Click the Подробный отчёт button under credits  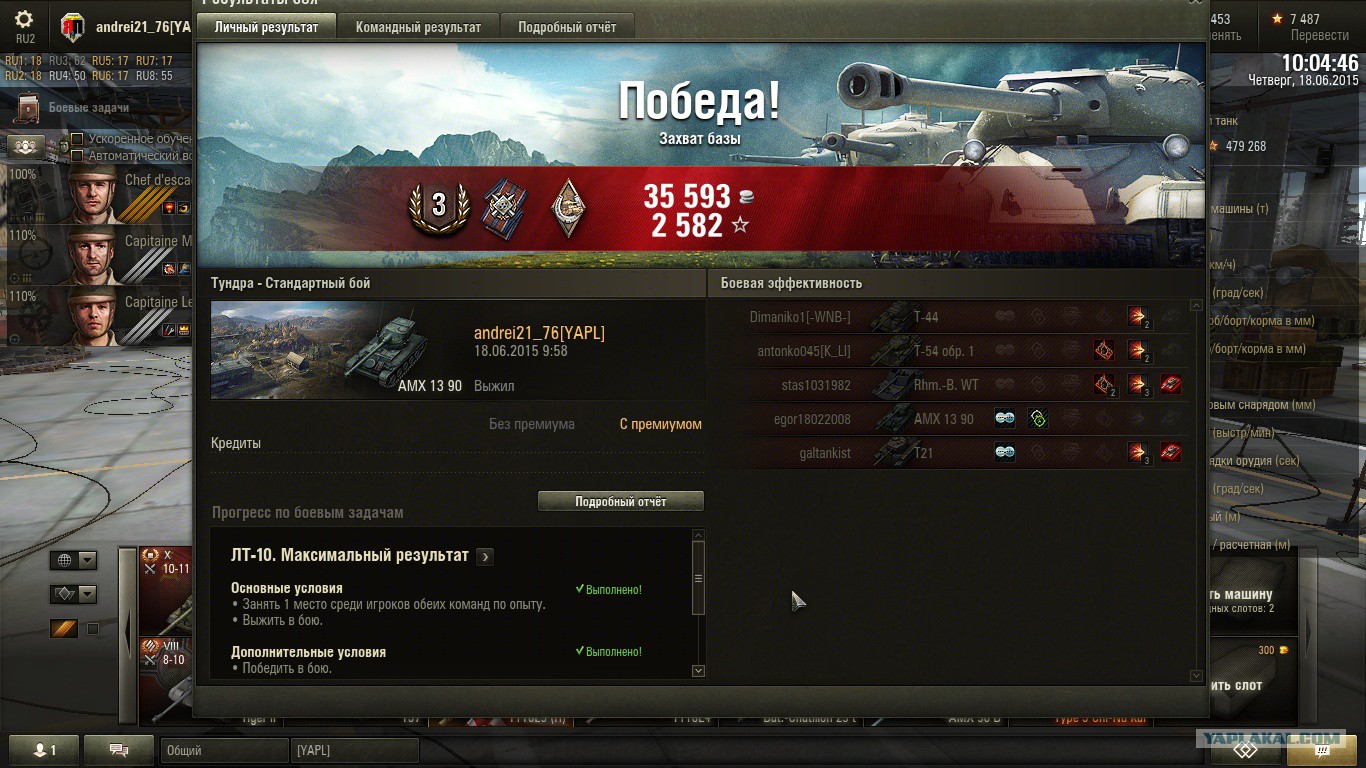point(620,501)
